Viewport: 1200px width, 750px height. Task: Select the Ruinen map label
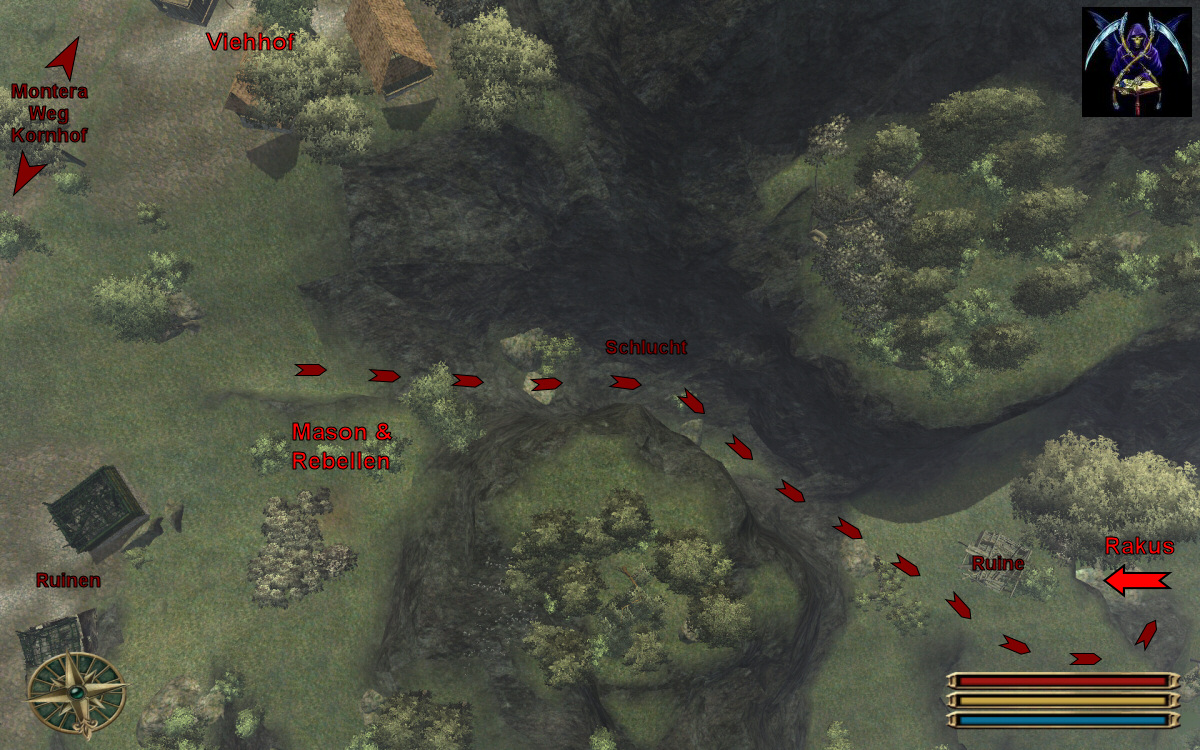pos(68,580)
